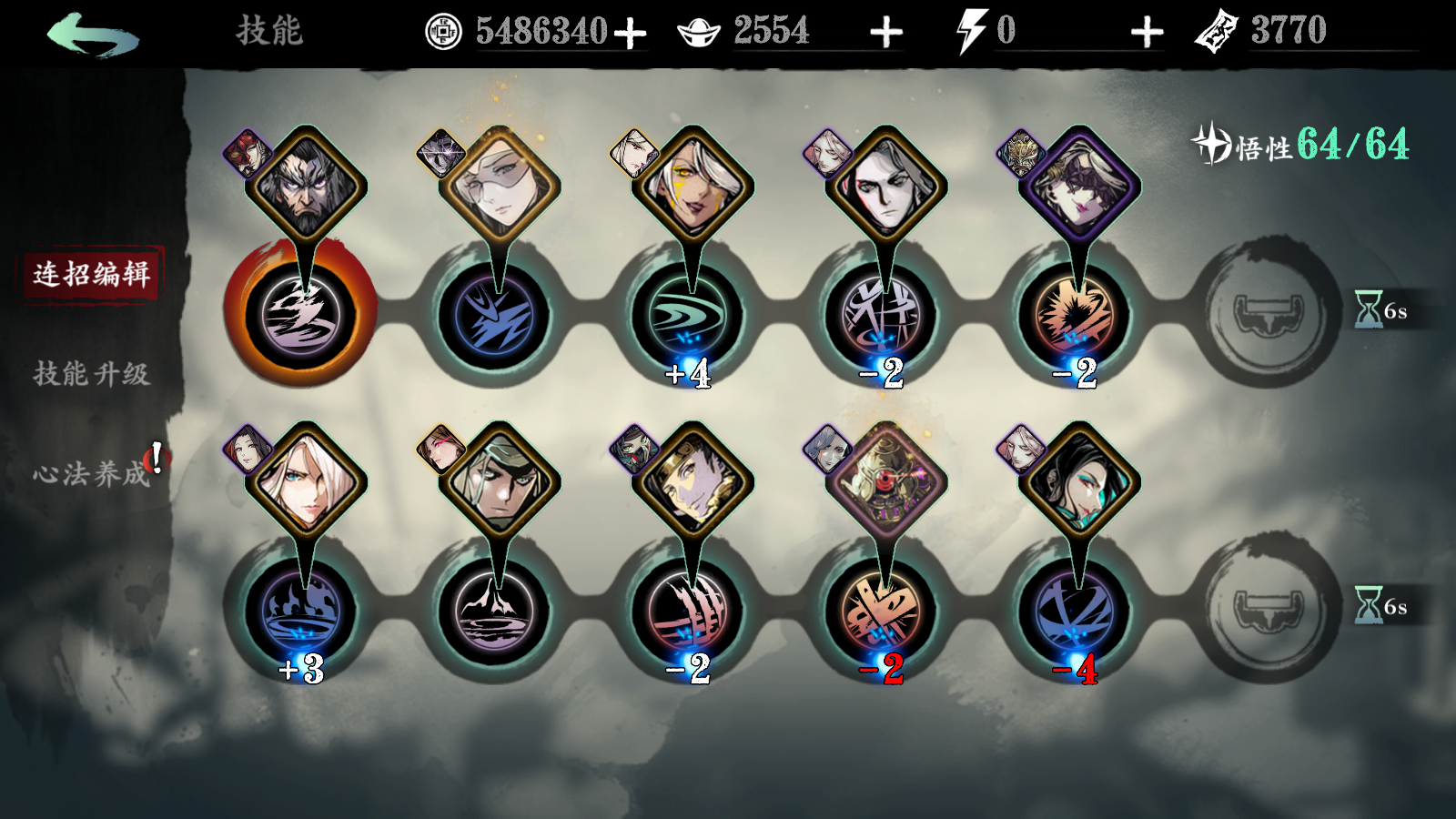Select the red claw slash skill in the bottom chain
1456x819 pixels.
click(689, 612)
